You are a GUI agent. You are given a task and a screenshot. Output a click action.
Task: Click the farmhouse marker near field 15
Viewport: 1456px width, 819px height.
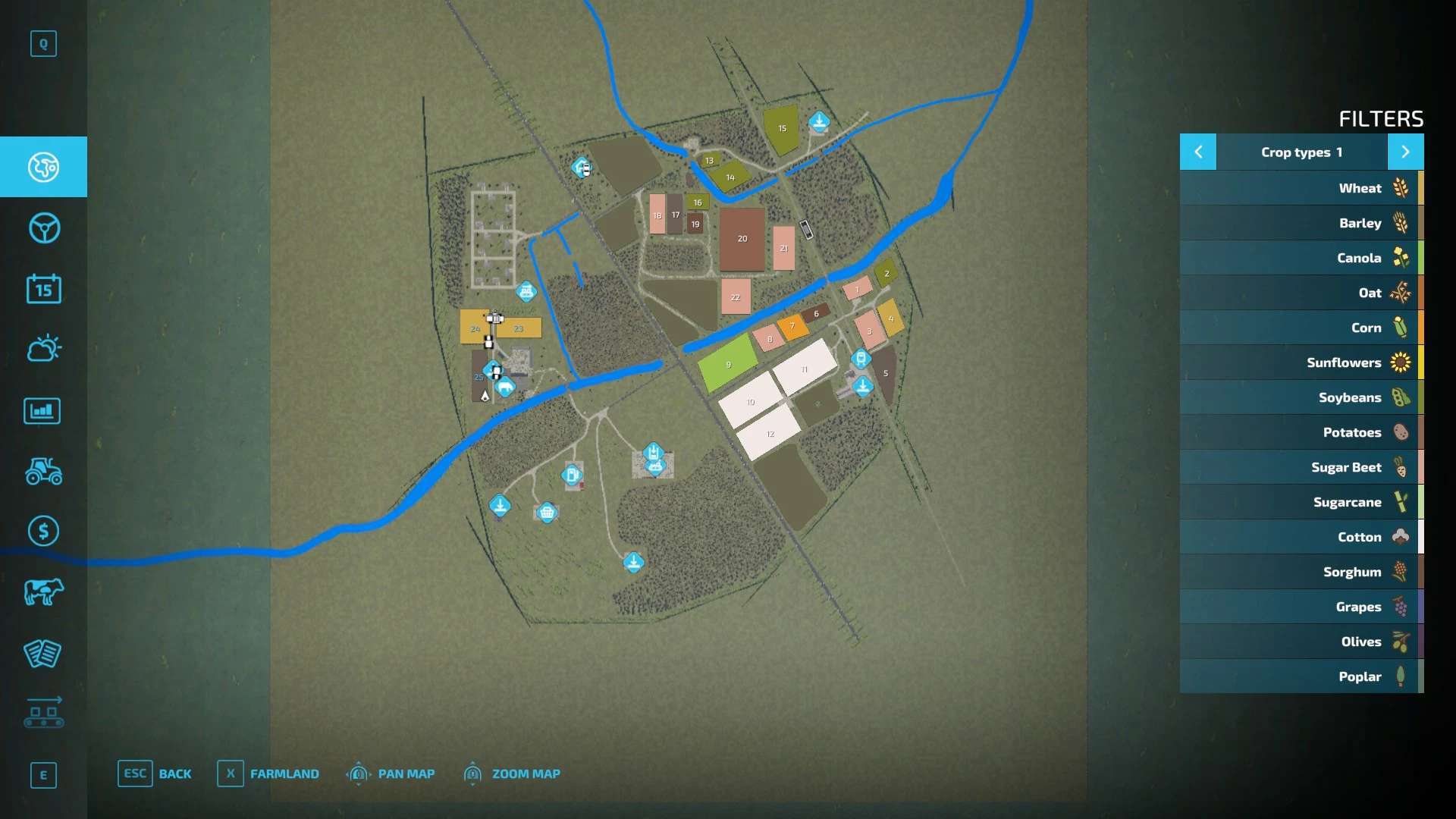coord(820,121)
